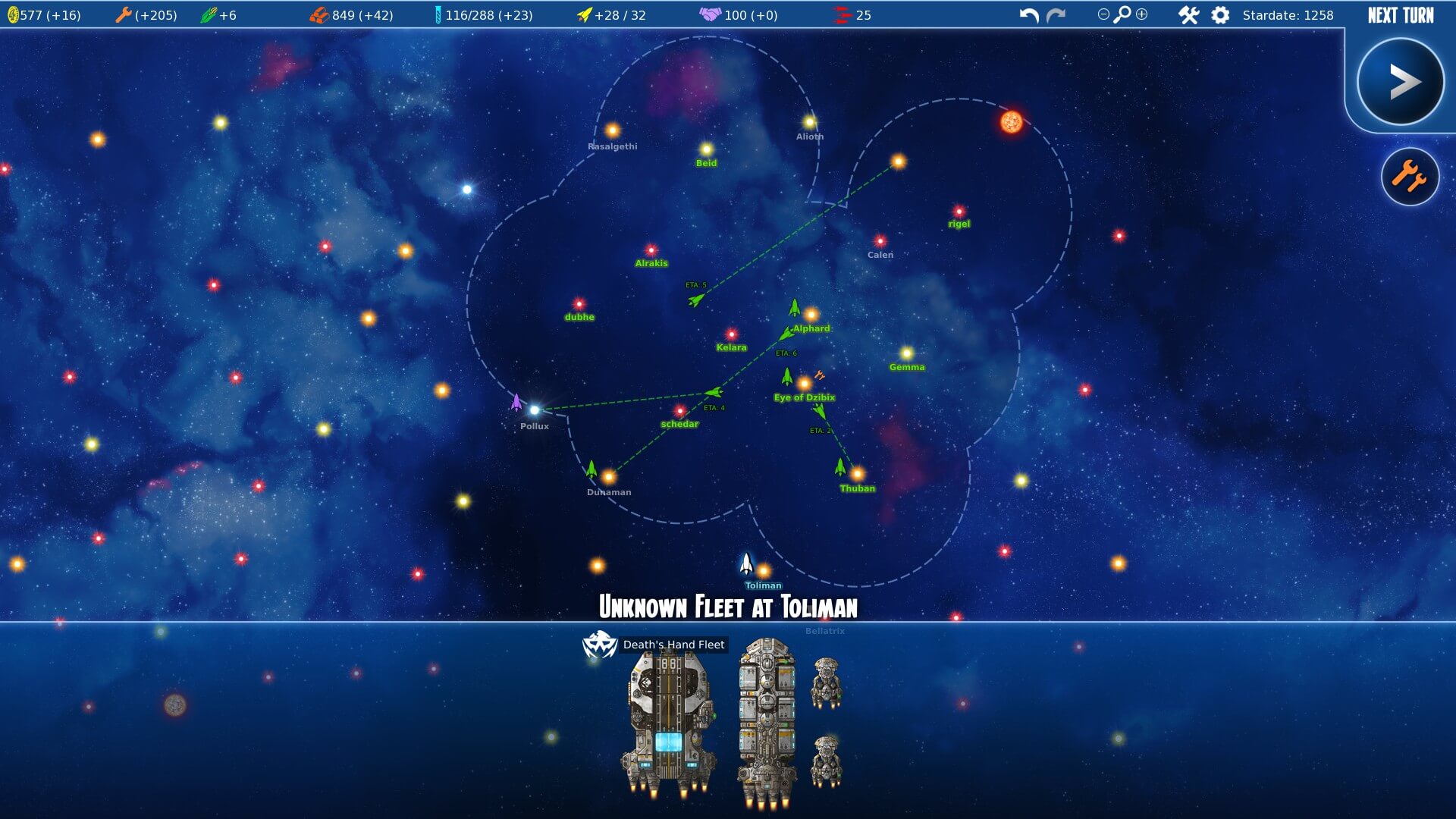Screen dimensions: 1456x819
Task: Select the white fleet marker at Toliman
Action: pyautogui.click(x=746, y=563)
